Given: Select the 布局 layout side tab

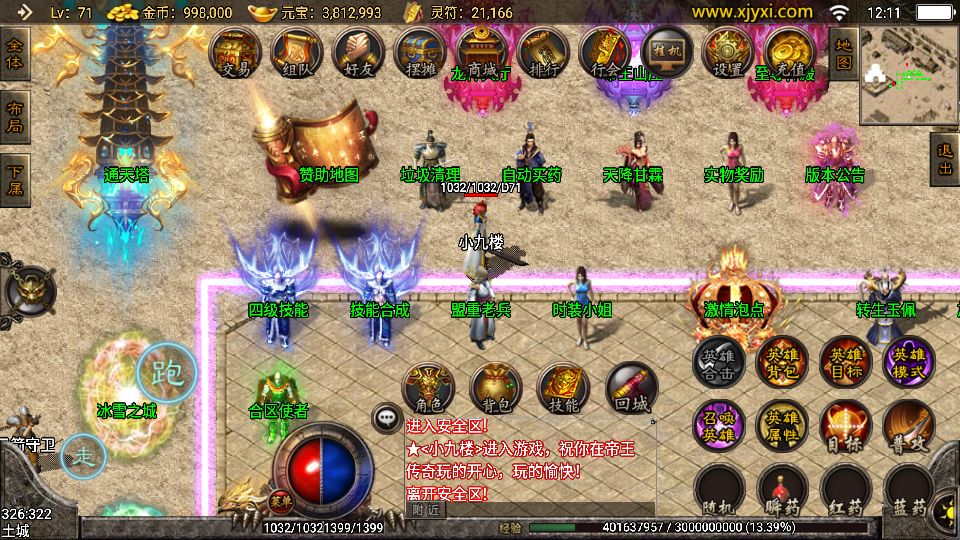Looking at the screenshot, I should (x=15, y=116).
